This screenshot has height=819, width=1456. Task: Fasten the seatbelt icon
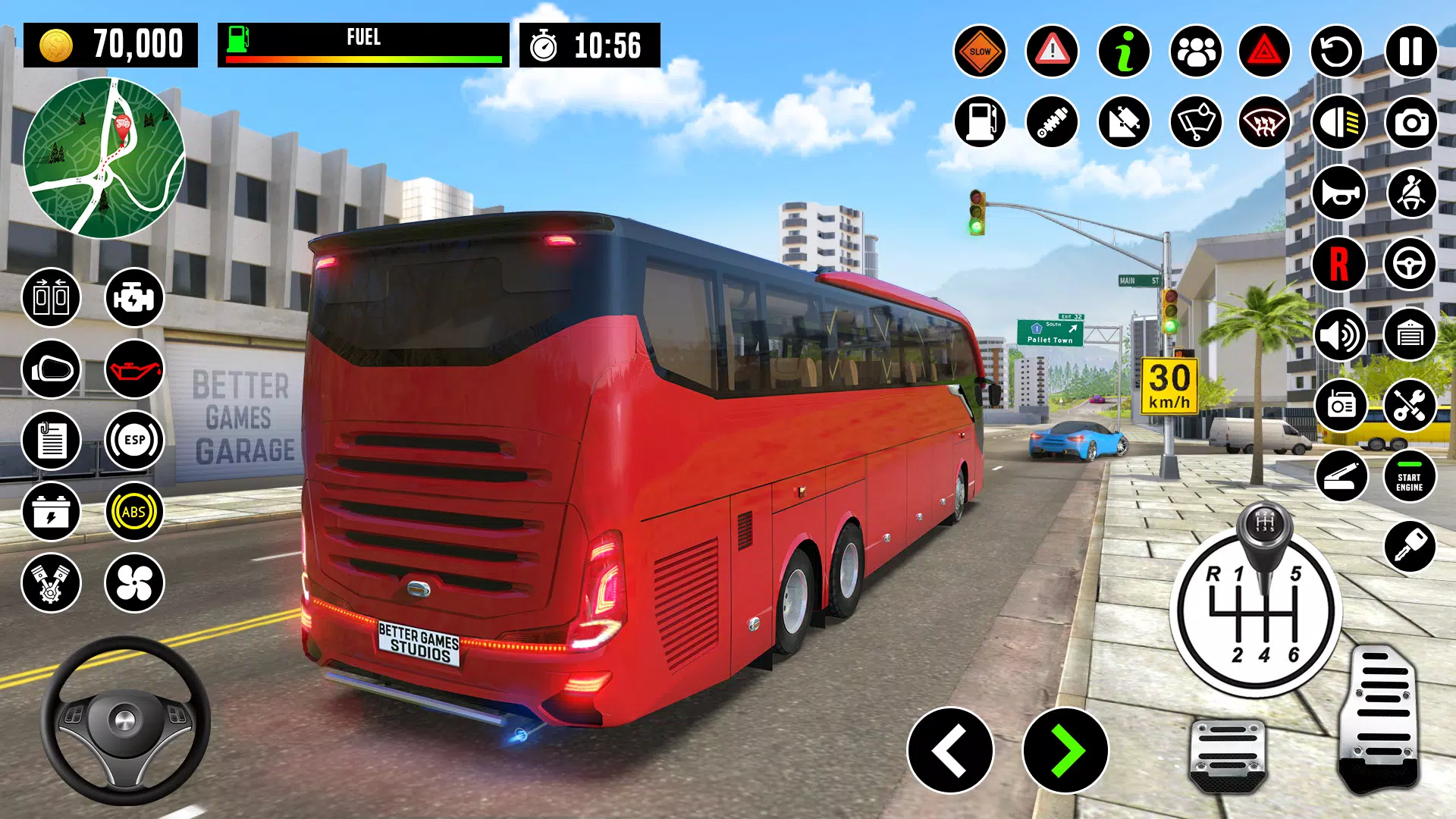point(1410,193)
